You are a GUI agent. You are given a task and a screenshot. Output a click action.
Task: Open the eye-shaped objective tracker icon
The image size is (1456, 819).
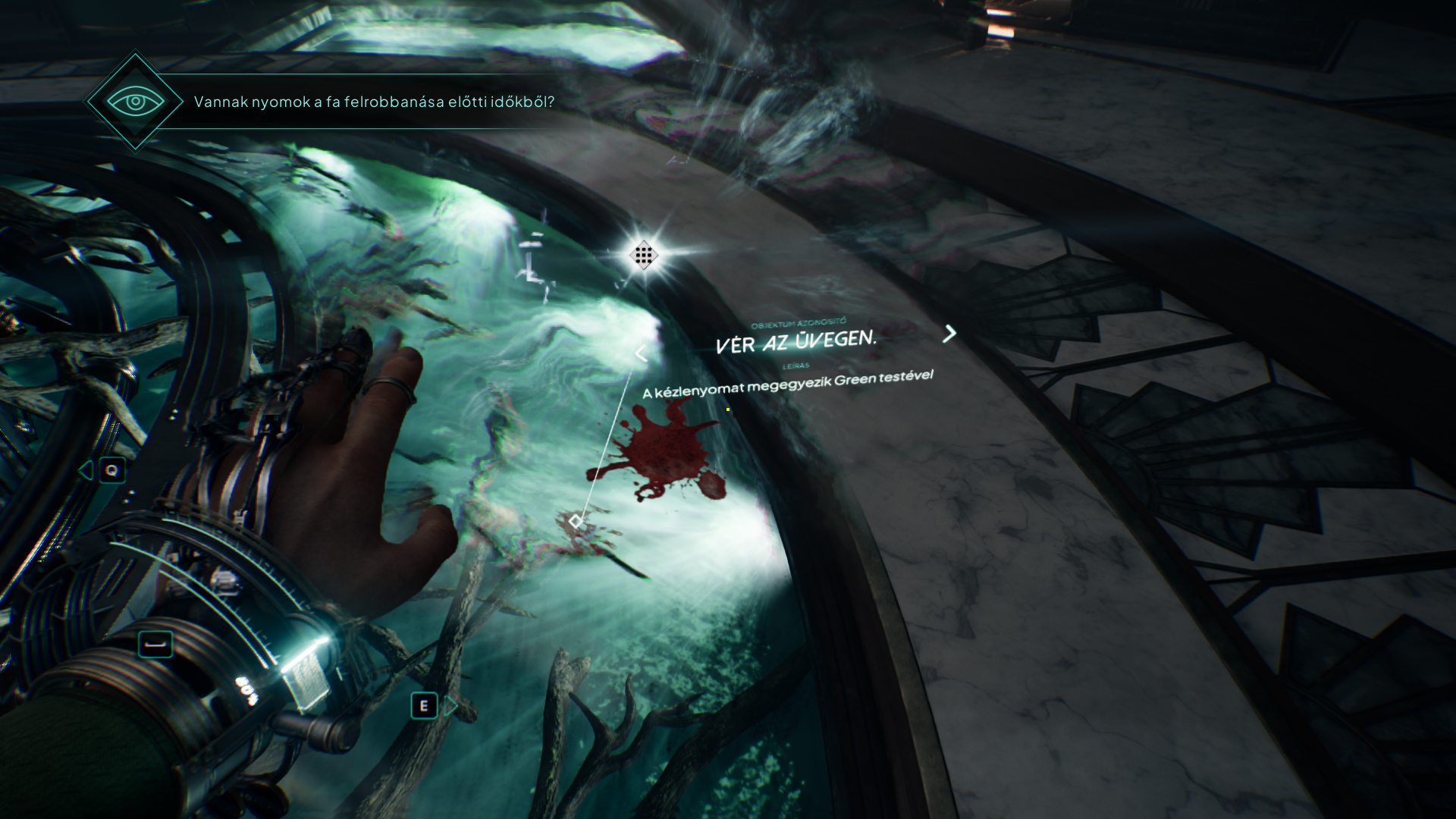pos(135,101)
